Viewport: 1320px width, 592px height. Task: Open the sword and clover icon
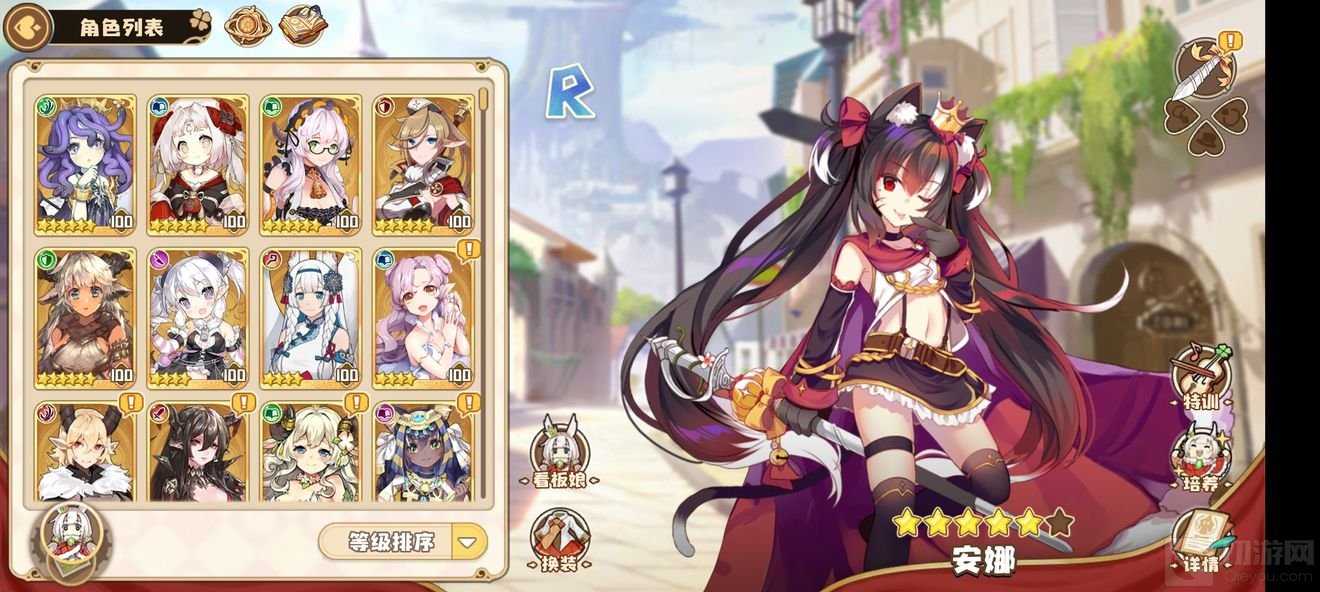tap(1205, 95)
